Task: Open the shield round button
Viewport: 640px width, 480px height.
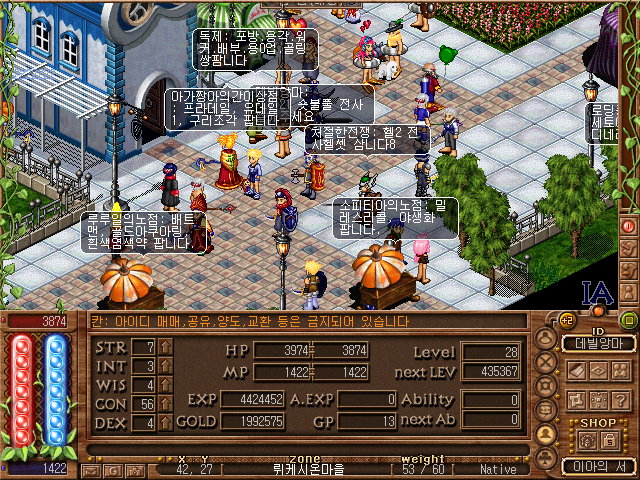Action: pos(546,387)
